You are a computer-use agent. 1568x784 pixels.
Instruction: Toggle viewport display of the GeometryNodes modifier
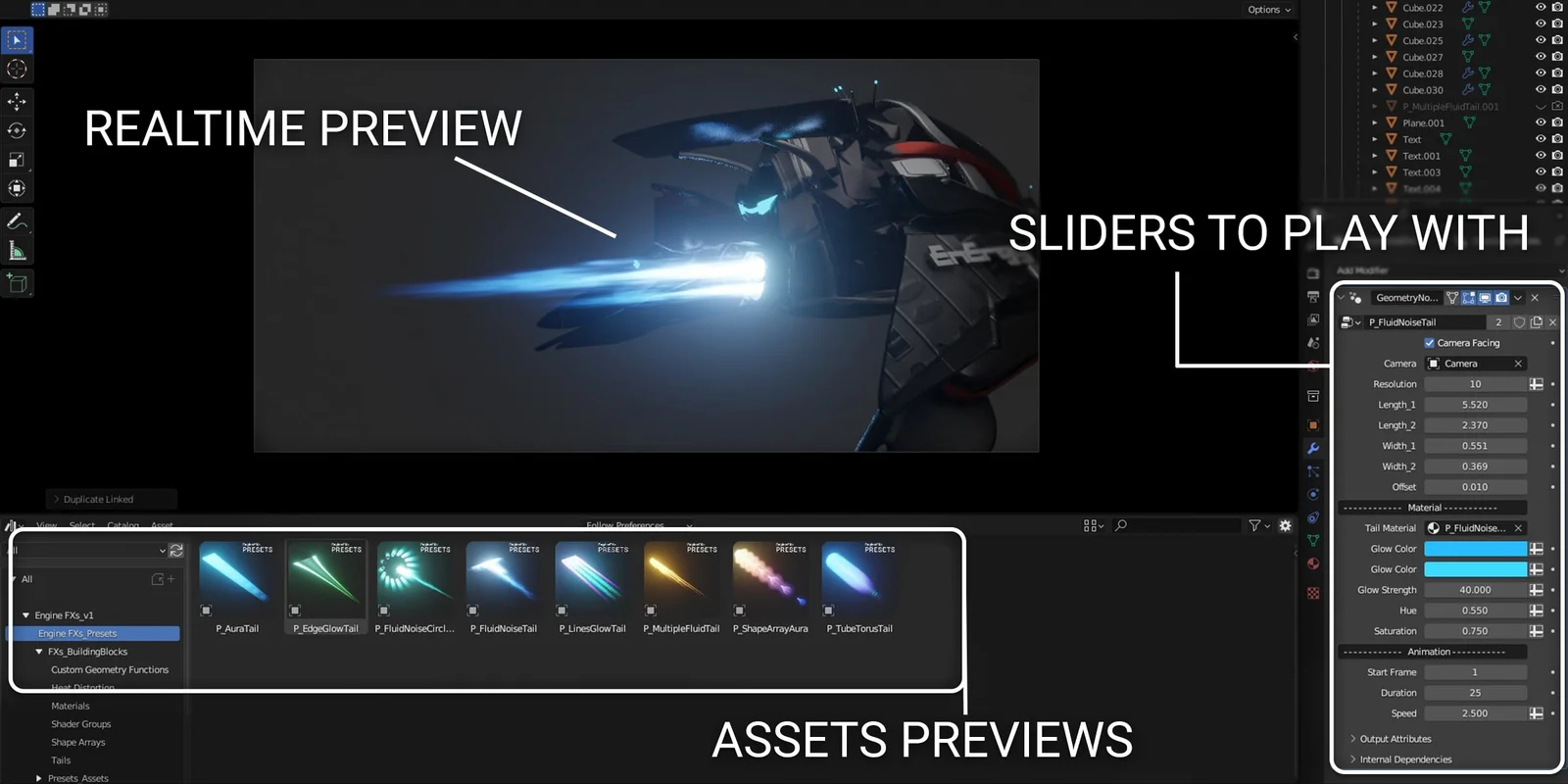(x=1485, y=297)
